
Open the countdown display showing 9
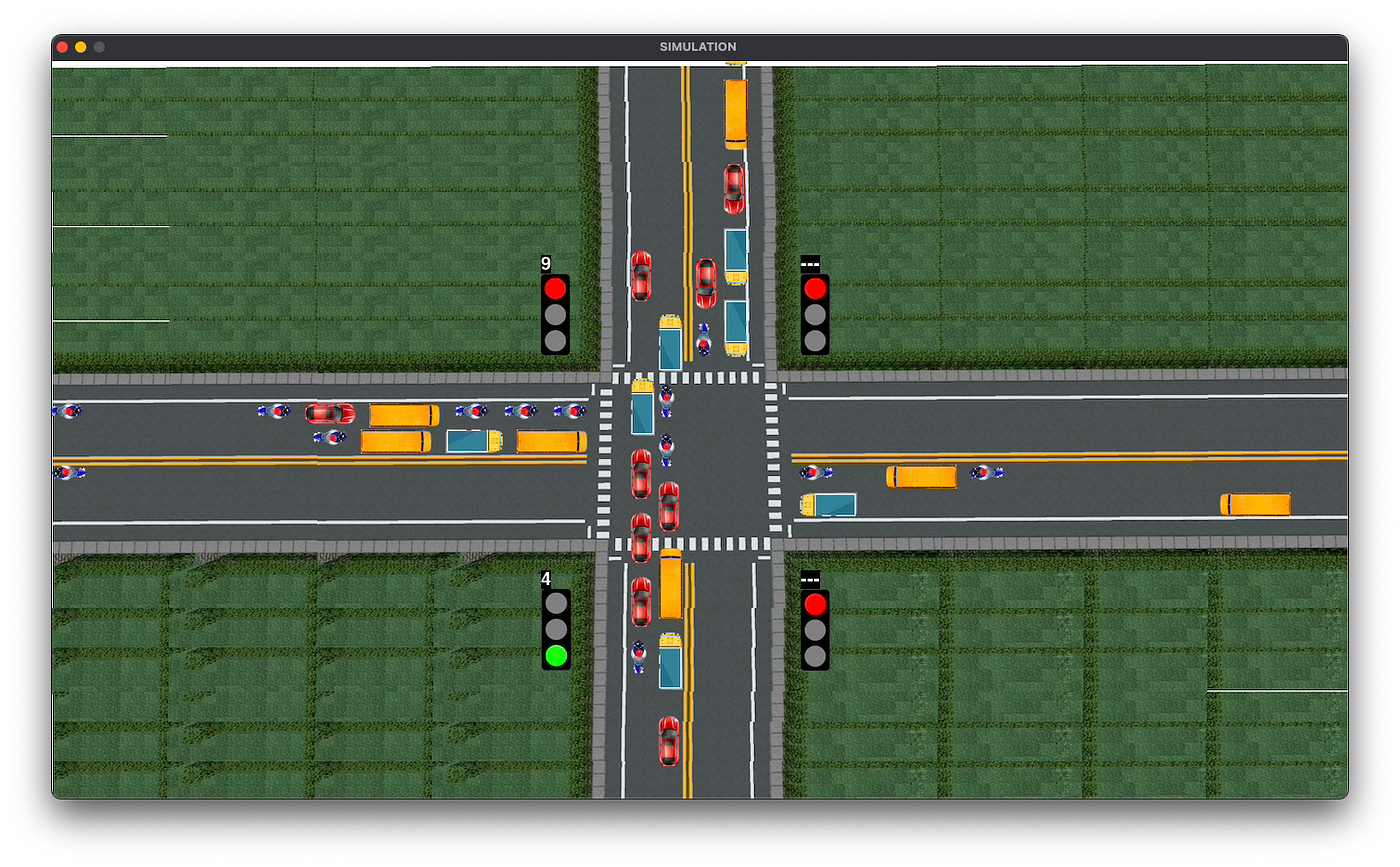click(x=545, y=265)
